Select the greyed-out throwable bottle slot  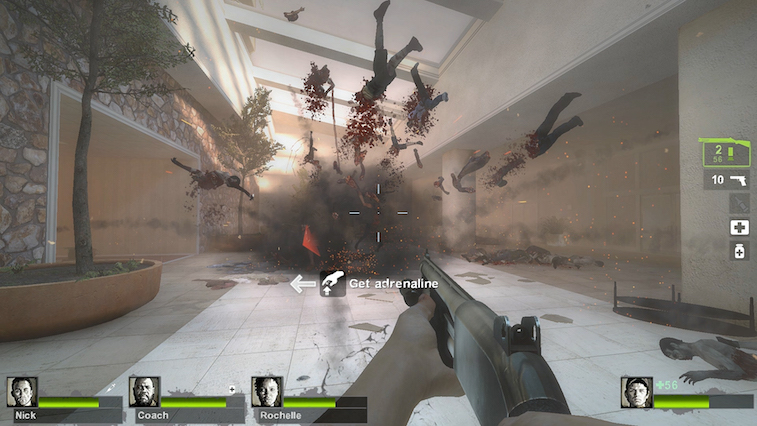point(740,204)
